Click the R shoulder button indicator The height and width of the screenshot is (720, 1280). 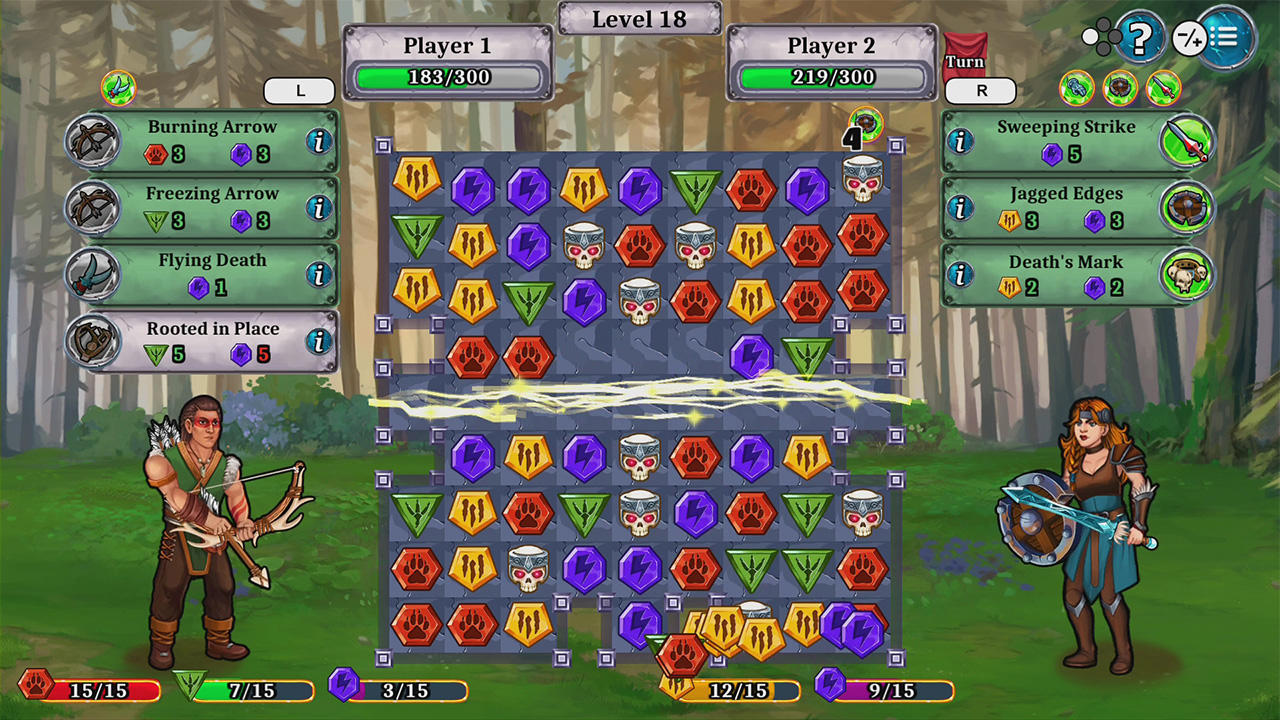pyautogui.click(x=980, y=90)
